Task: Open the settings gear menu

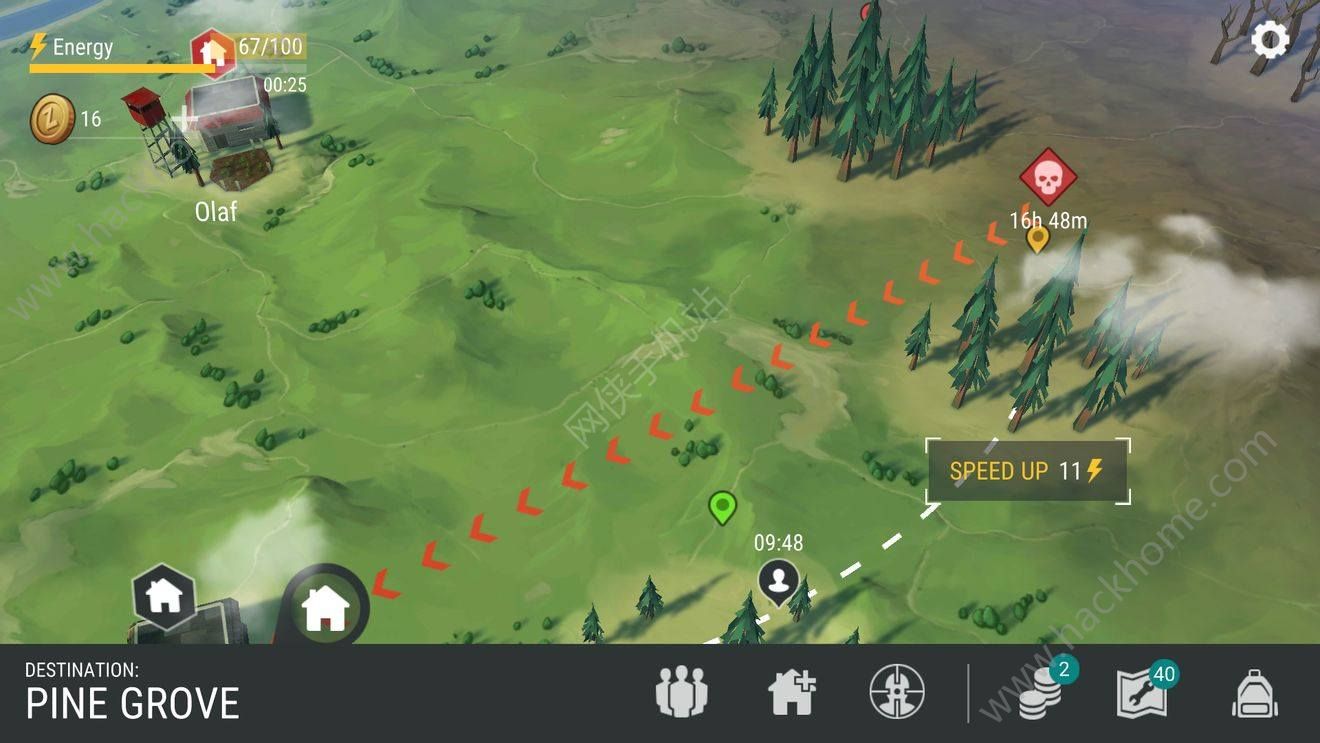Action: point(1270,41)
